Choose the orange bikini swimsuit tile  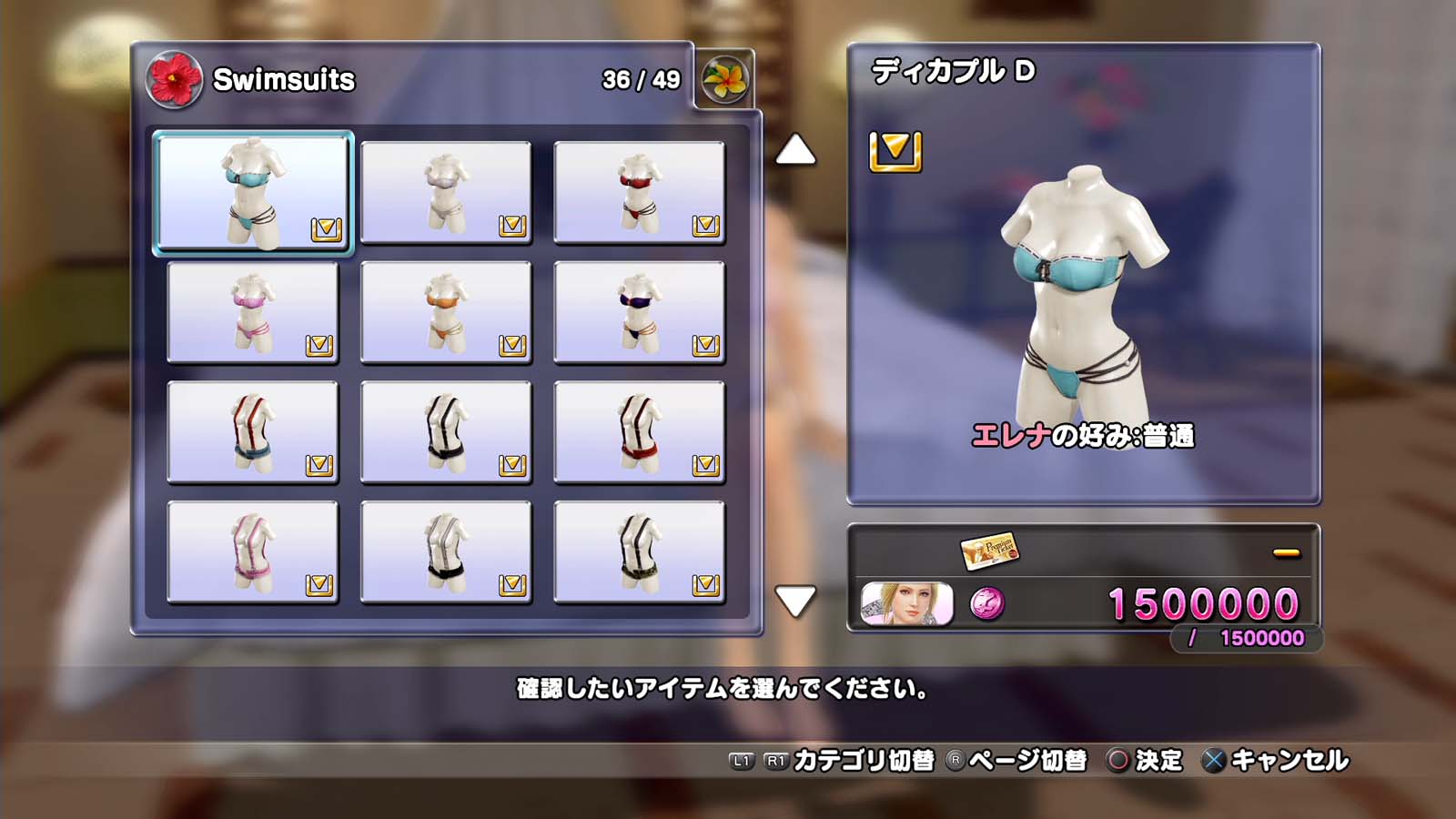point(446,312)
